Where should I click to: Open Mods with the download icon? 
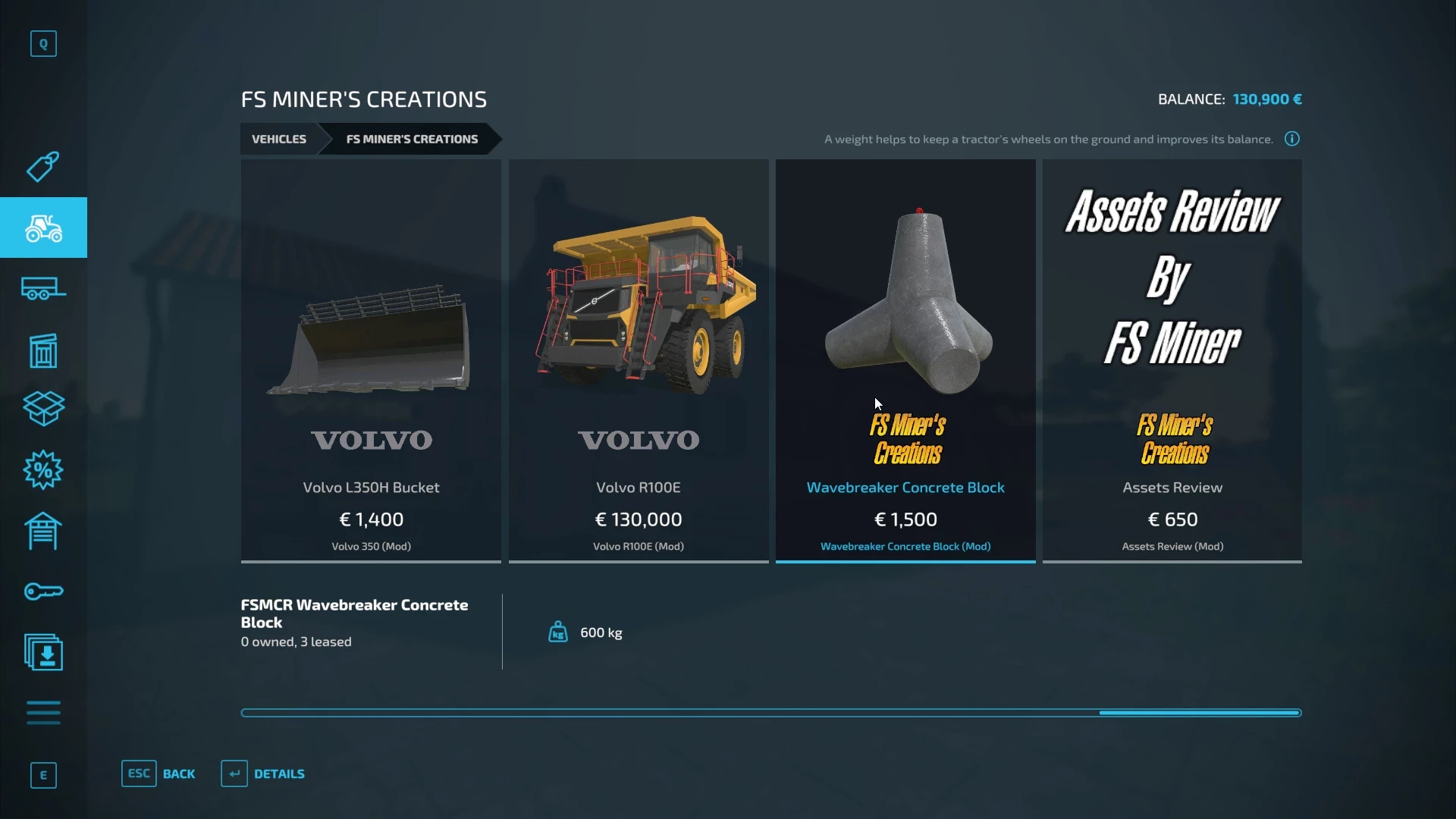tap(43, 652)
